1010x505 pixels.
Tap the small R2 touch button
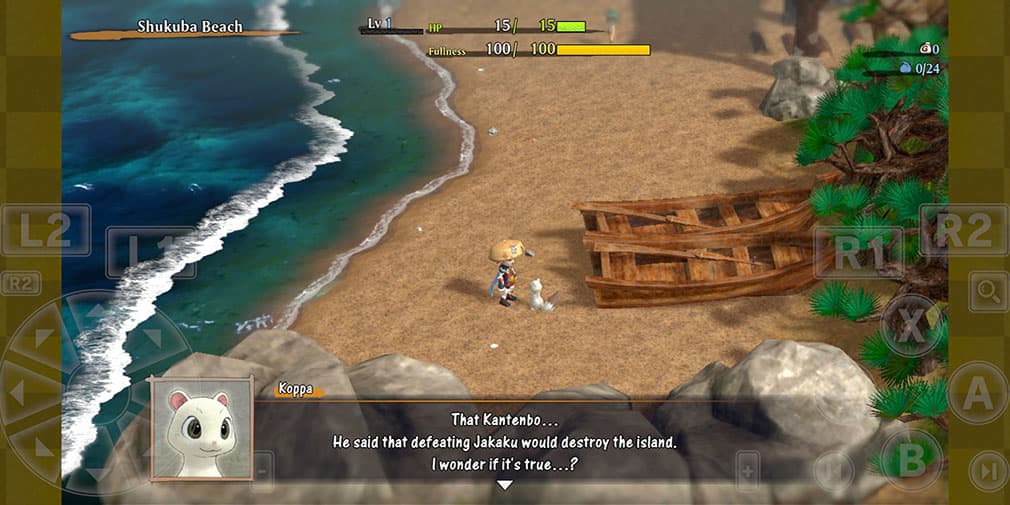click(x=20, y=284)
